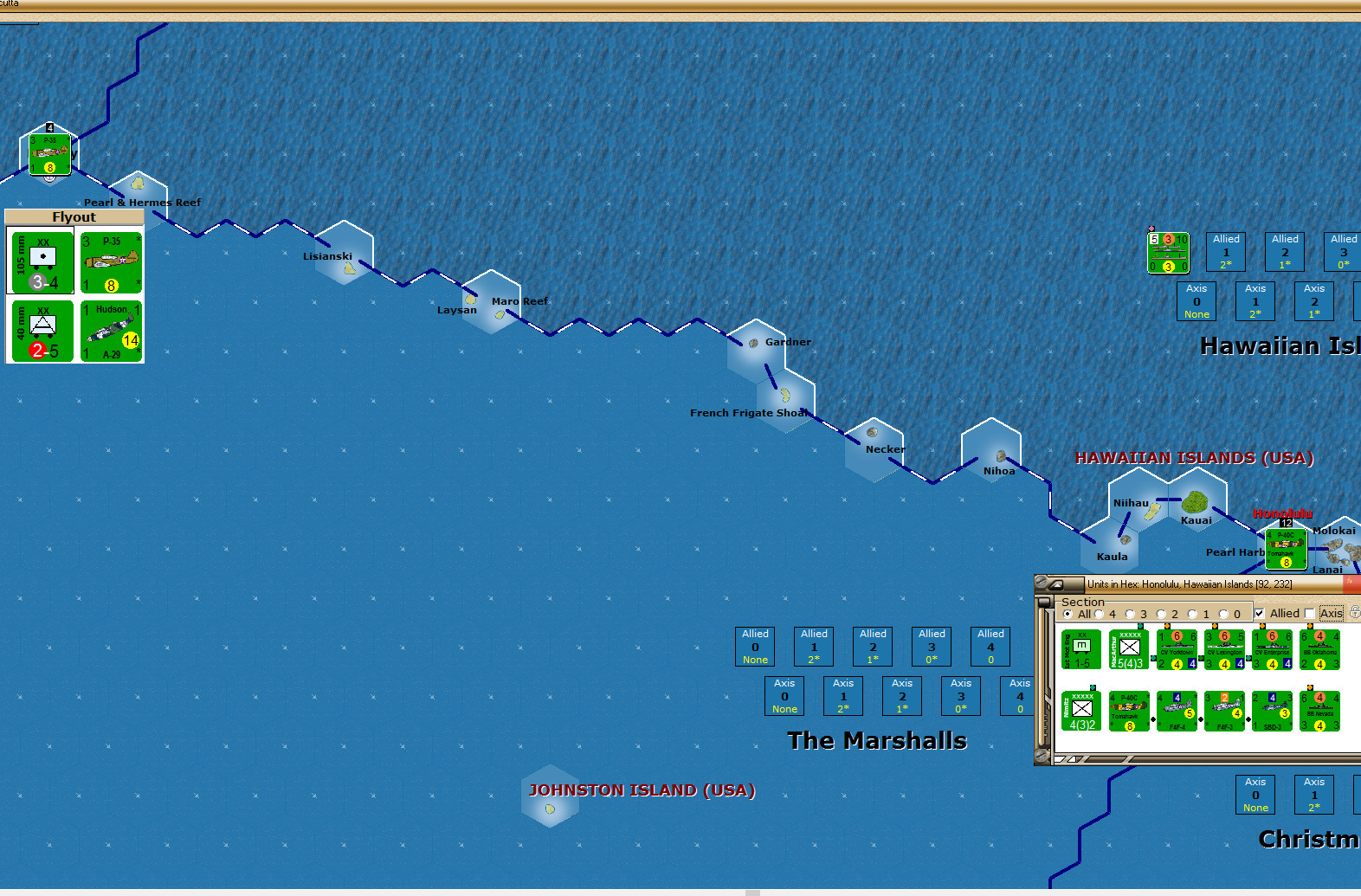
Task: Click the SBD-3 dive bomber counter
Action: pos(1273,710)
